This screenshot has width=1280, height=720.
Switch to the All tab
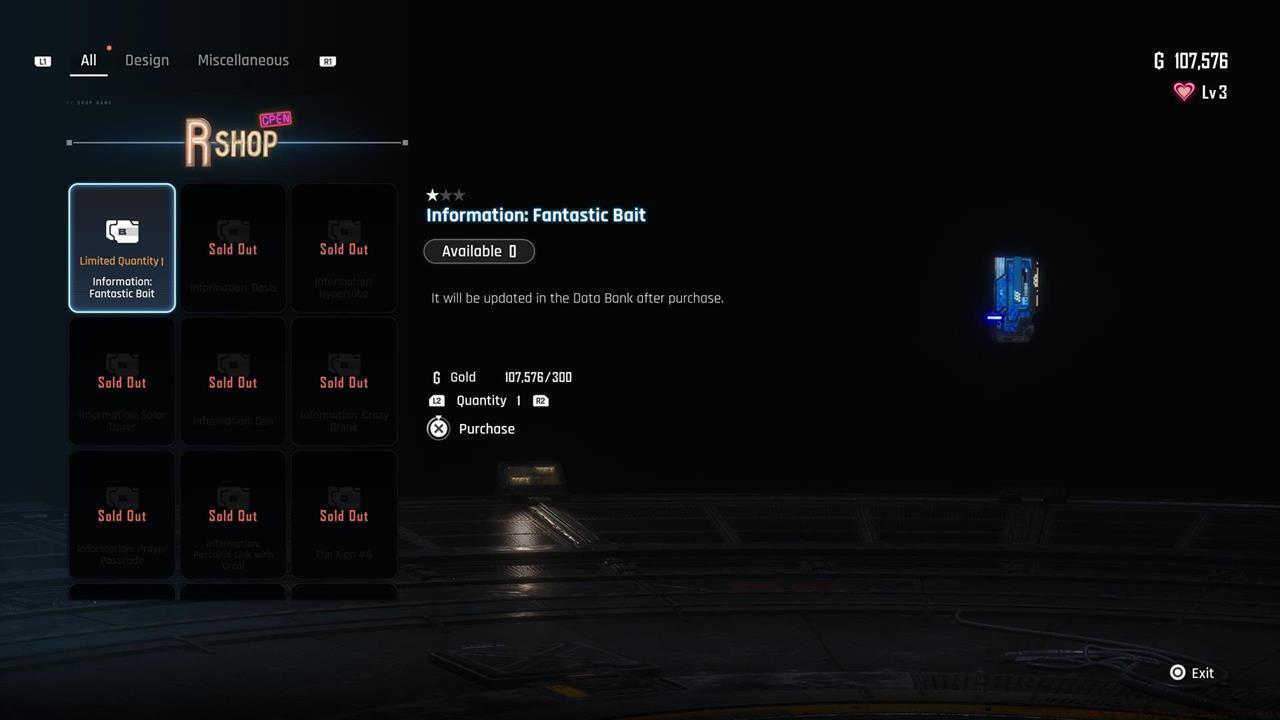click(x=89, y=61)
